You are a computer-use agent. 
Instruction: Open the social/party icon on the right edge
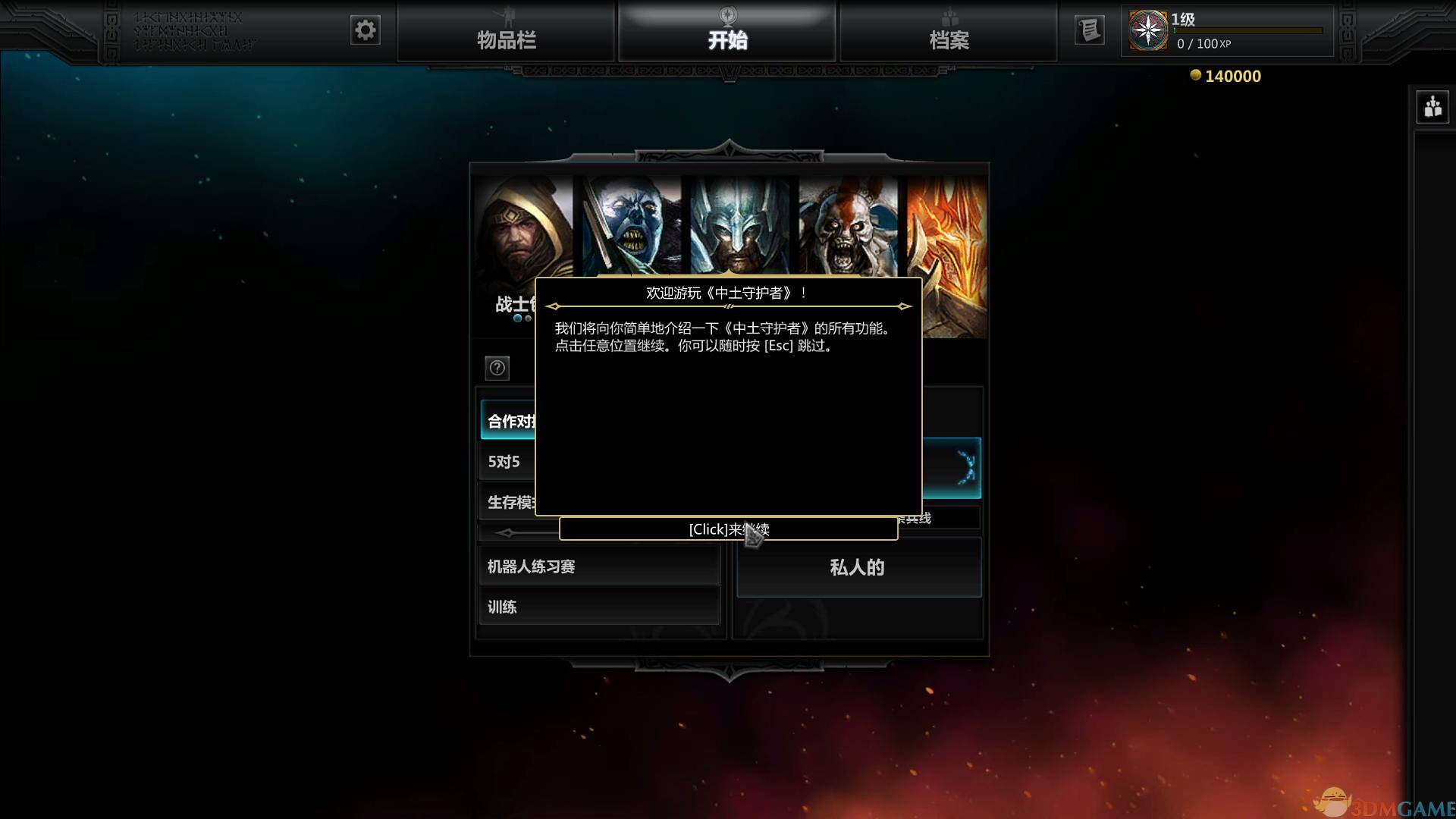[x=1433, y=107]
